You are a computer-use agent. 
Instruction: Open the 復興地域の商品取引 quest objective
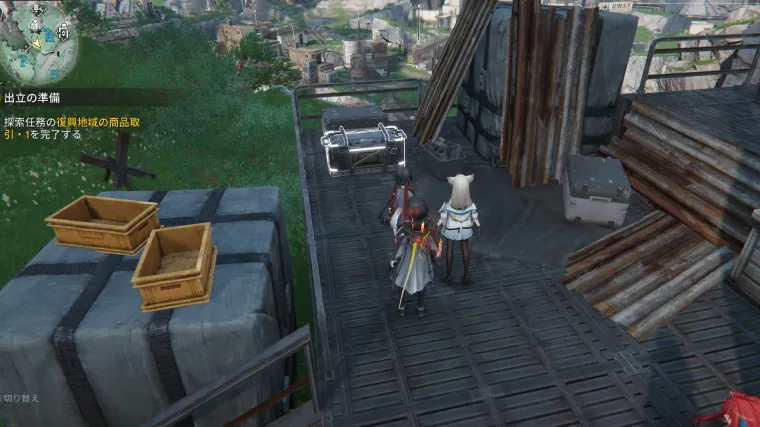pyautogui.click(x=85, y=128)
